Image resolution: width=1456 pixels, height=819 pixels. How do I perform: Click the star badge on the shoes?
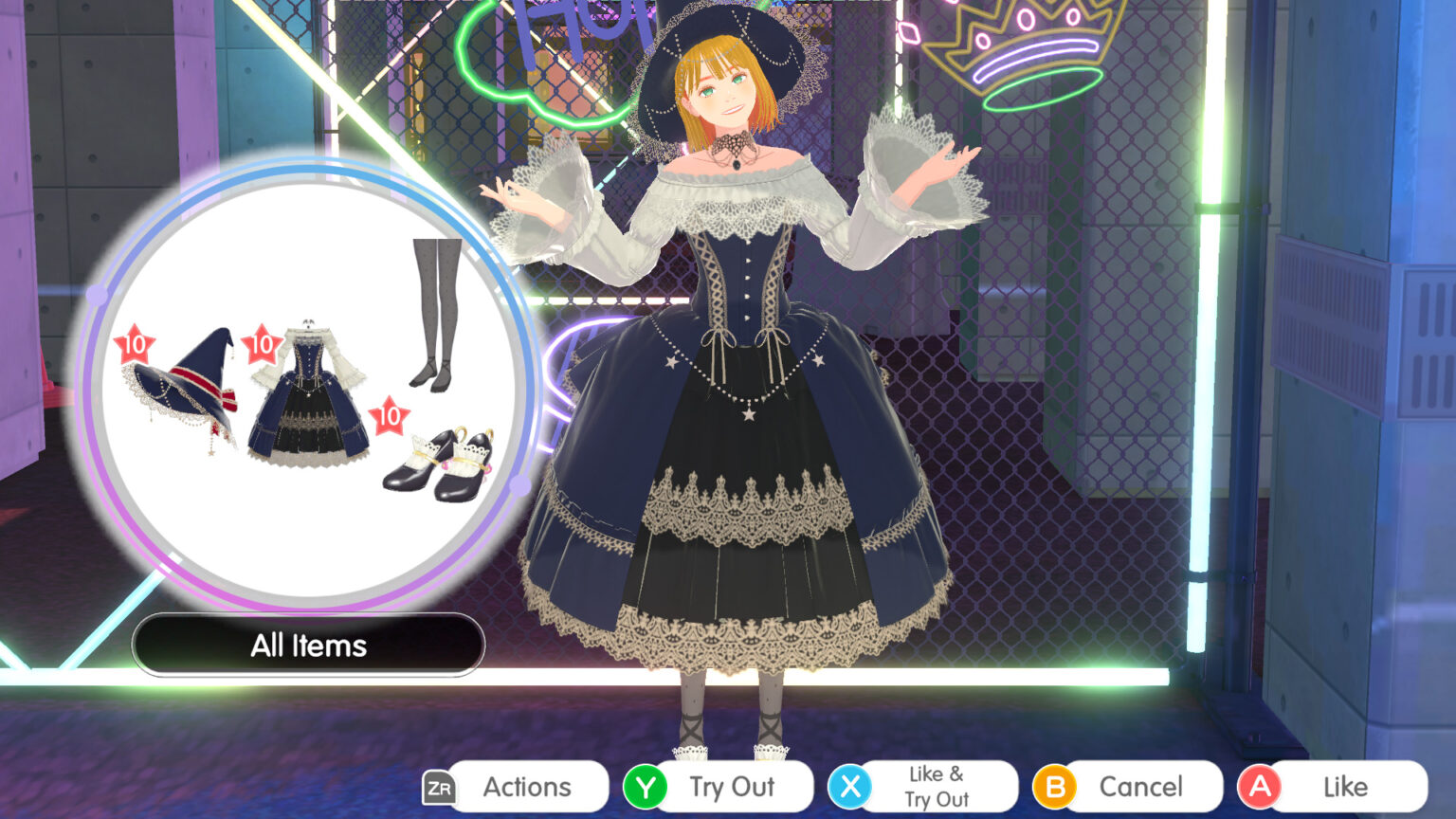point(389,414)
